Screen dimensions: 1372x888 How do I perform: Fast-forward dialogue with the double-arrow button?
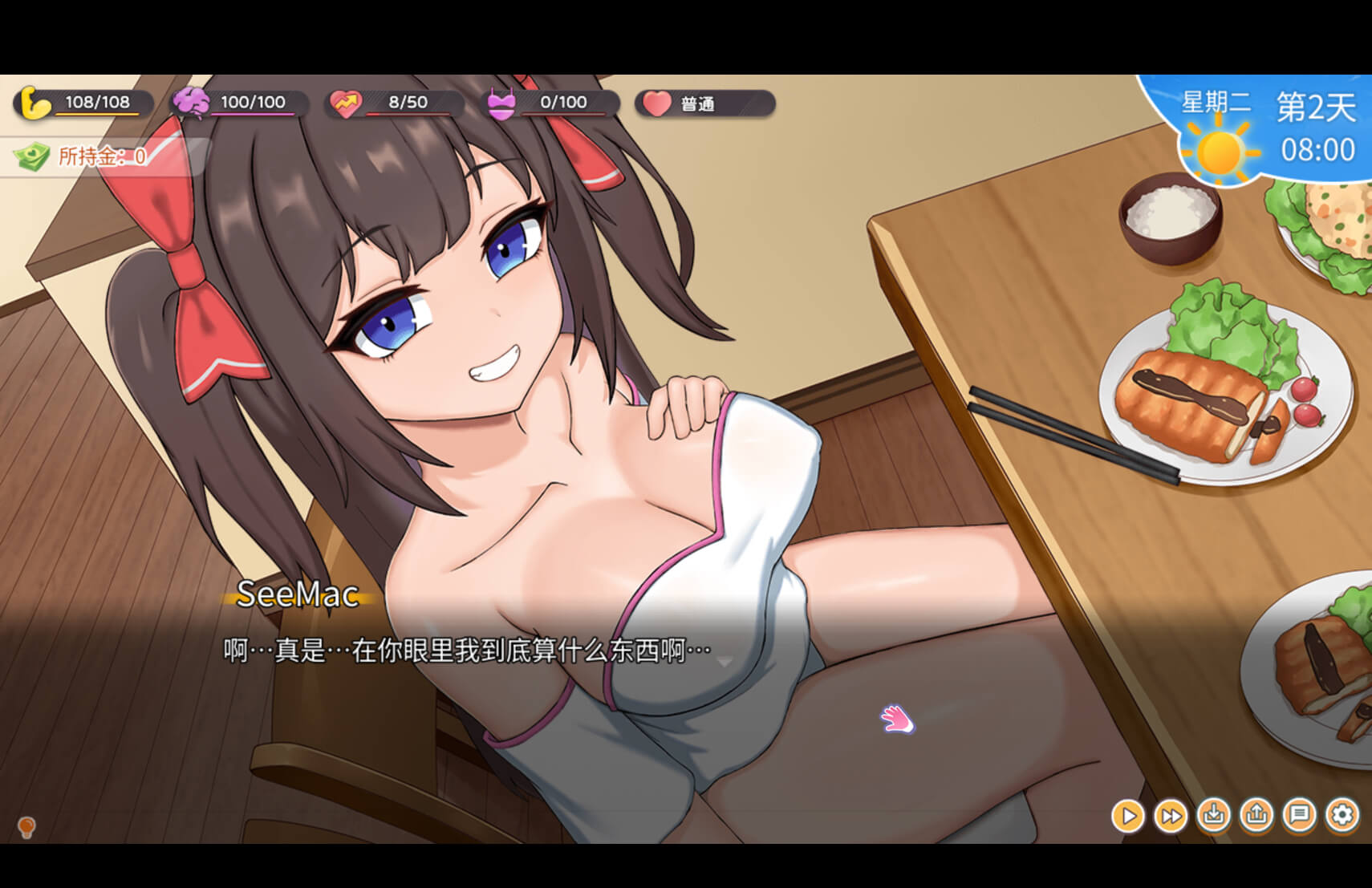1171,816
